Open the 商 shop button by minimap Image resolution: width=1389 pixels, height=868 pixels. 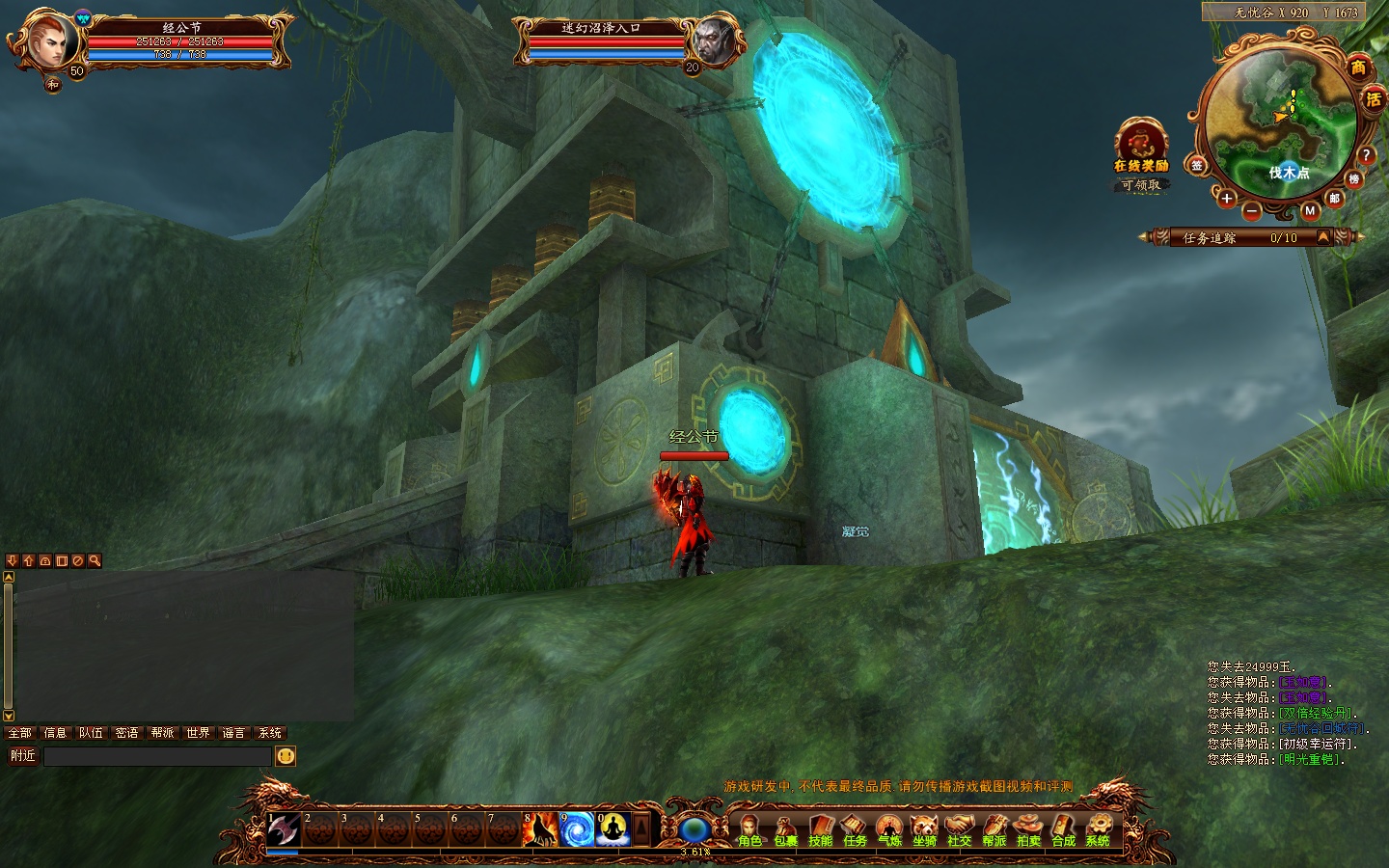tap(1358, 67)
